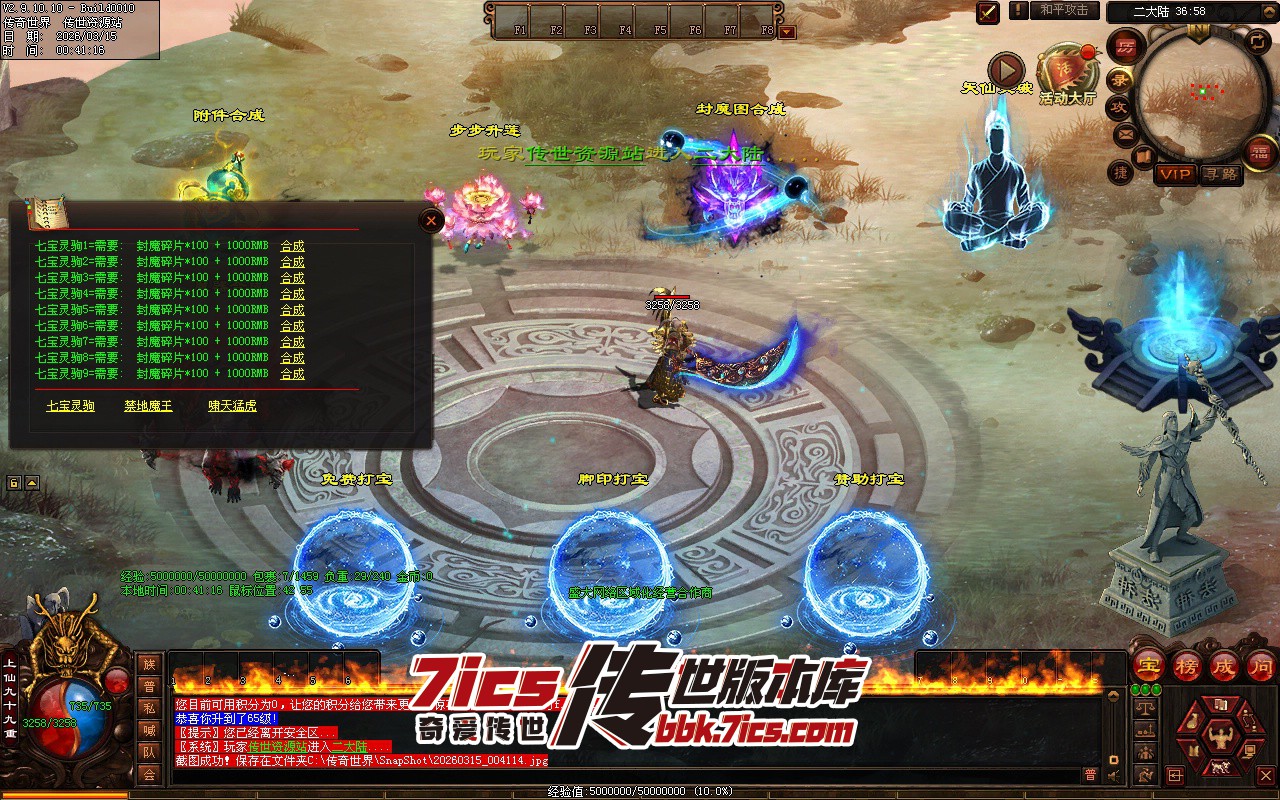Click 合成 link for 七宝灵驹1

click(292, 246)
